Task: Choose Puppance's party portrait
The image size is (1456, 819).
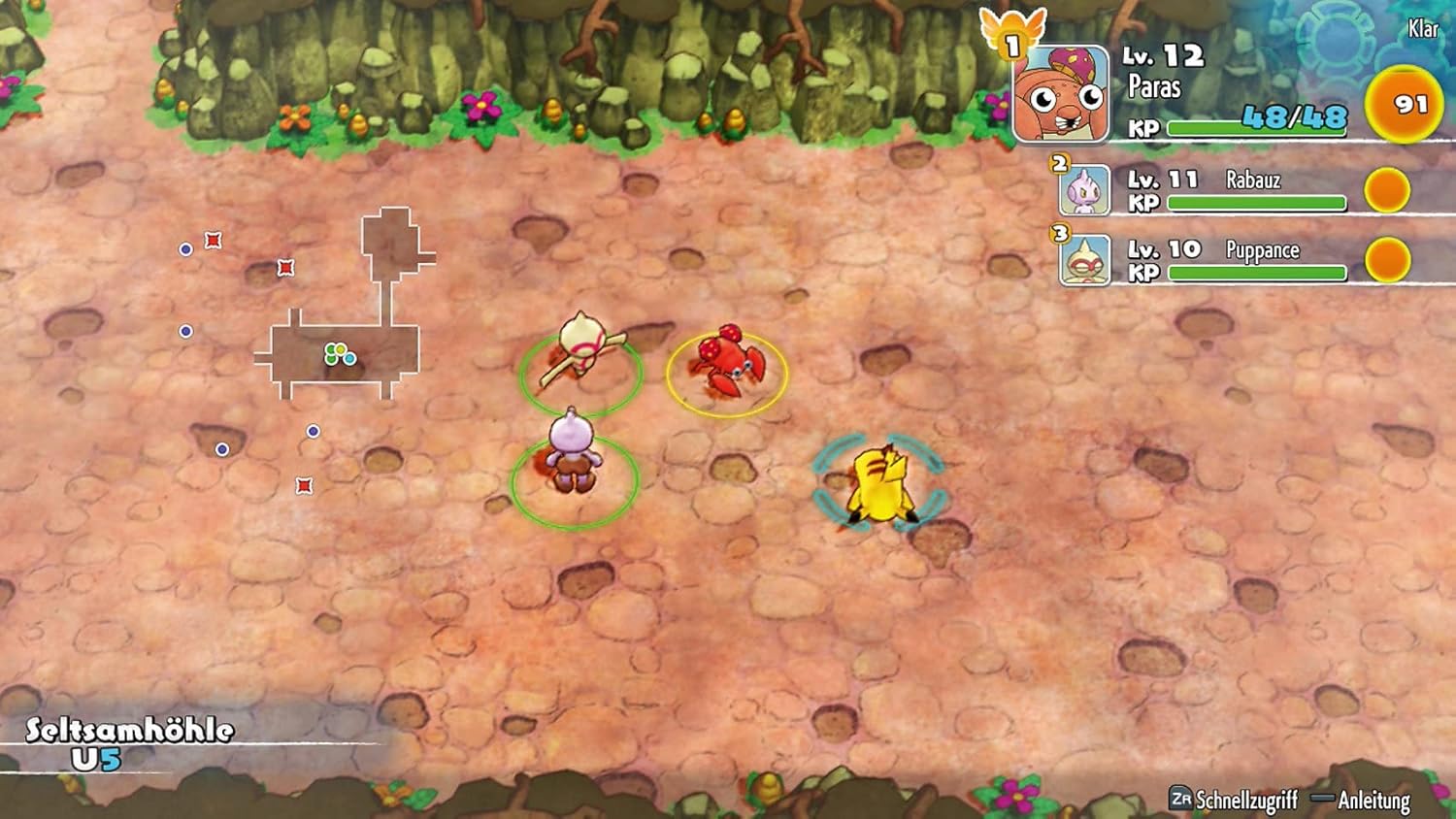Action: pos(1084,260)
